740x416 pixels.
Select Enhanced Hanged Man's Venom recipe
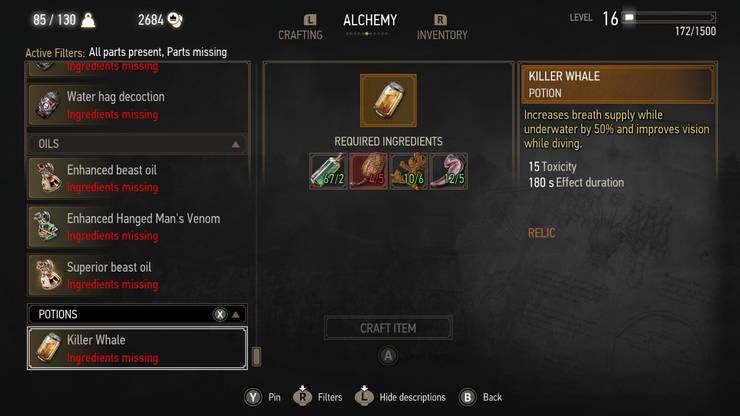click(137, 227)
